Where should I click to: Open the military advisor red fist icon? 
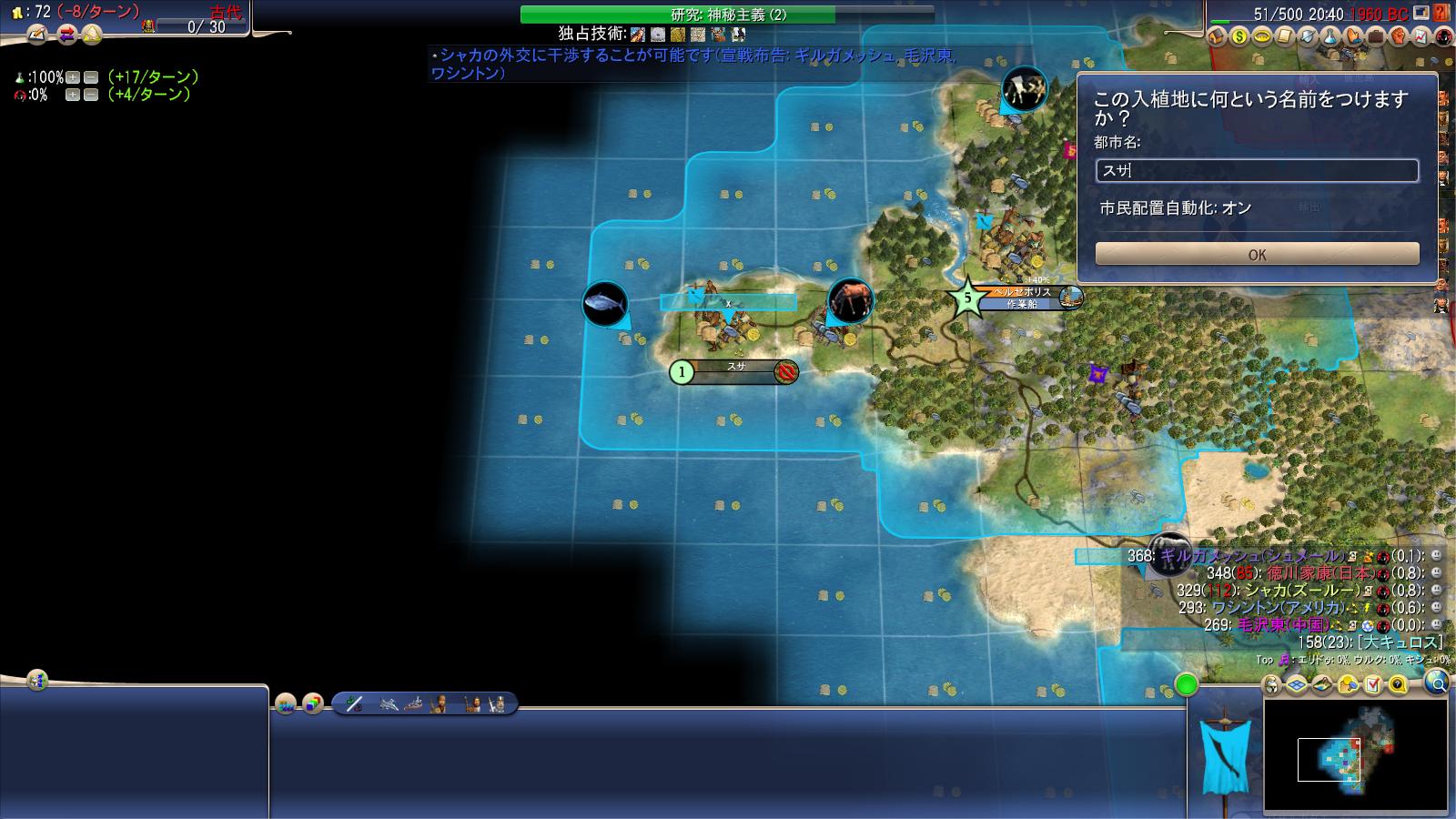pos(1399,37)
